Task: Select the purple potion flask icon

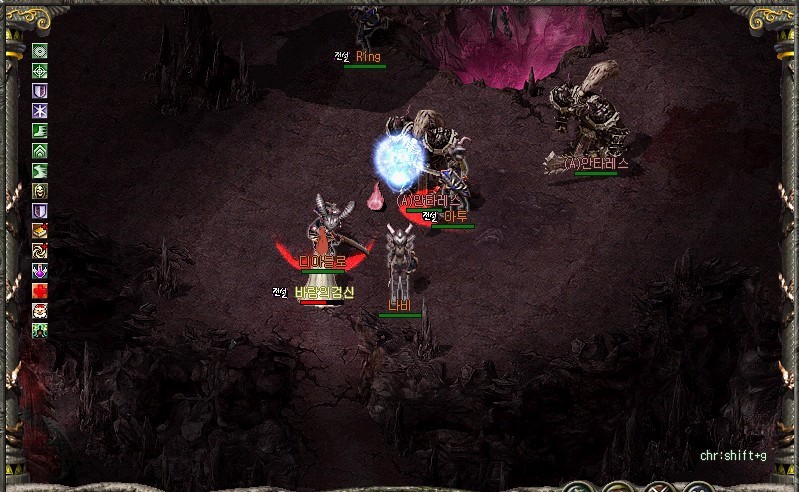Action: (40, 270)
